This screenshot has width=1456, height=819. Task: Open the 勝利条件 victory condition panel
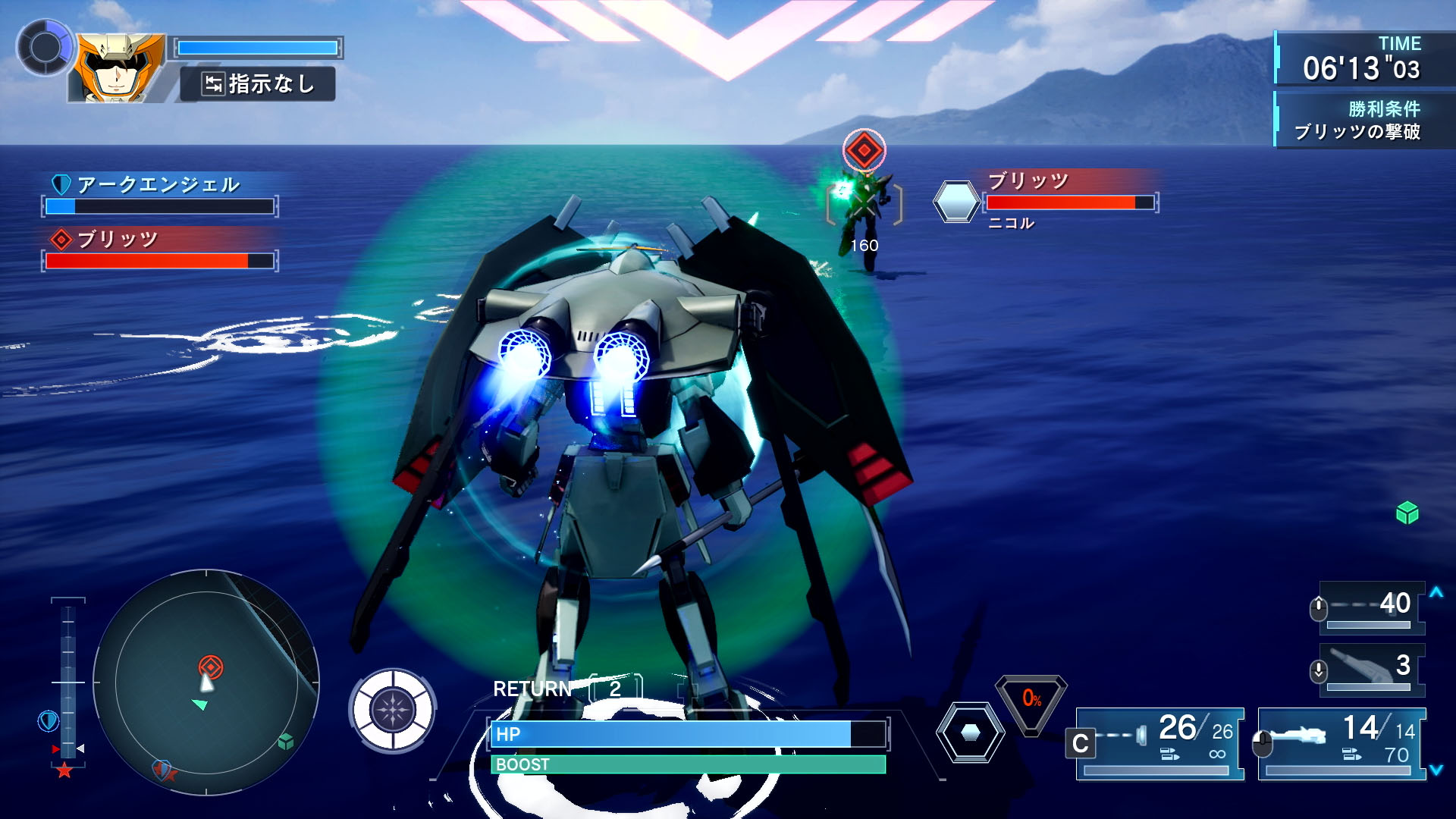tap(1357, 121)
